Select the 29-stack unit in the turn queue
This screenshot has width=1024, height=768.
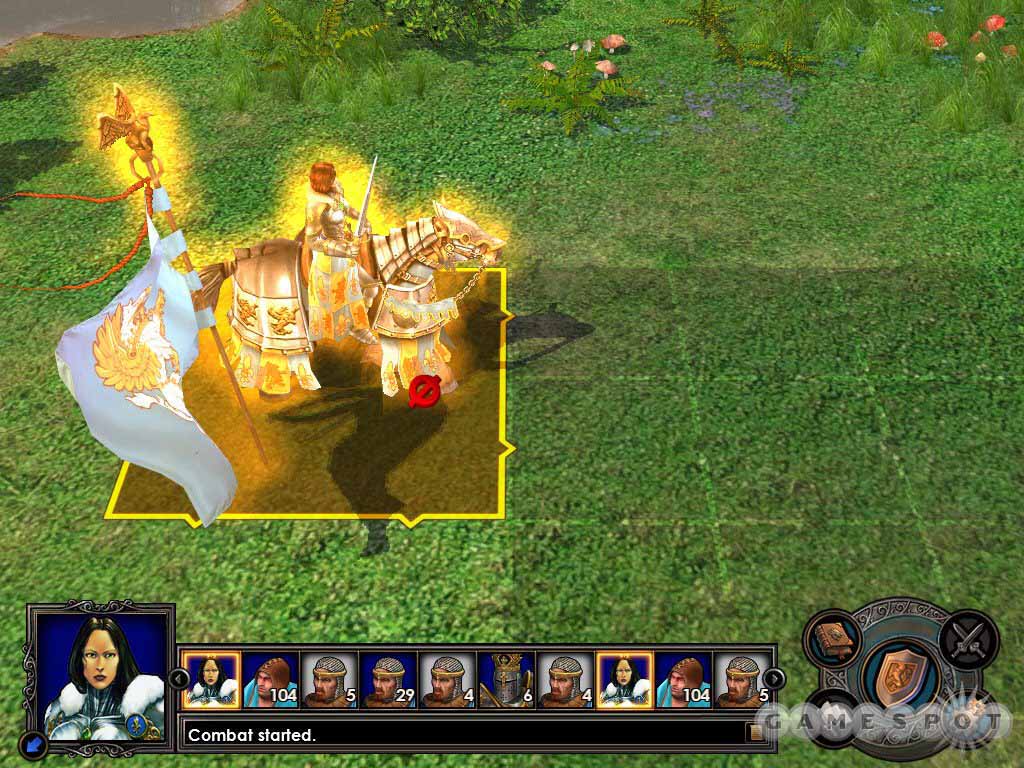coord(388,680)
